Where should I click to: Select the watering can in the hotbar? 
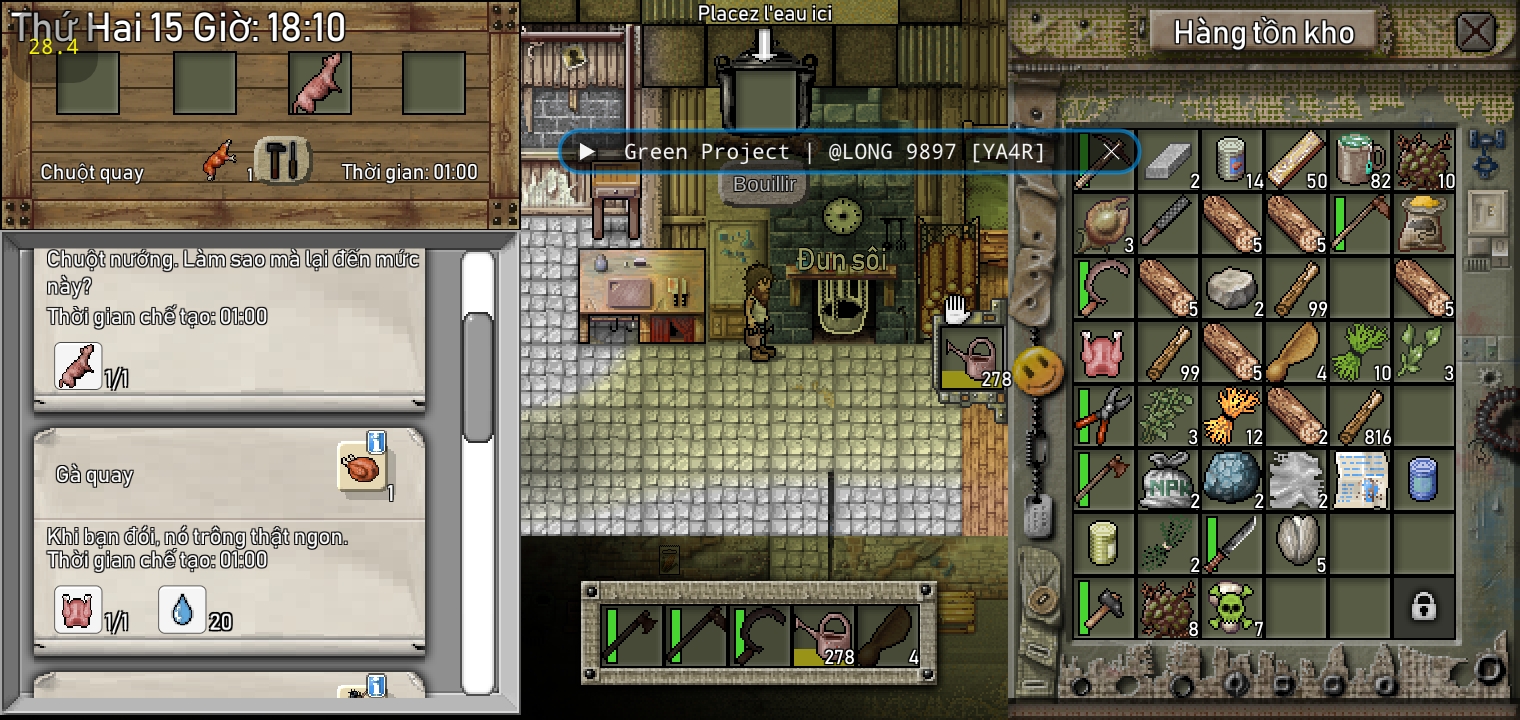tap(824, 637)
